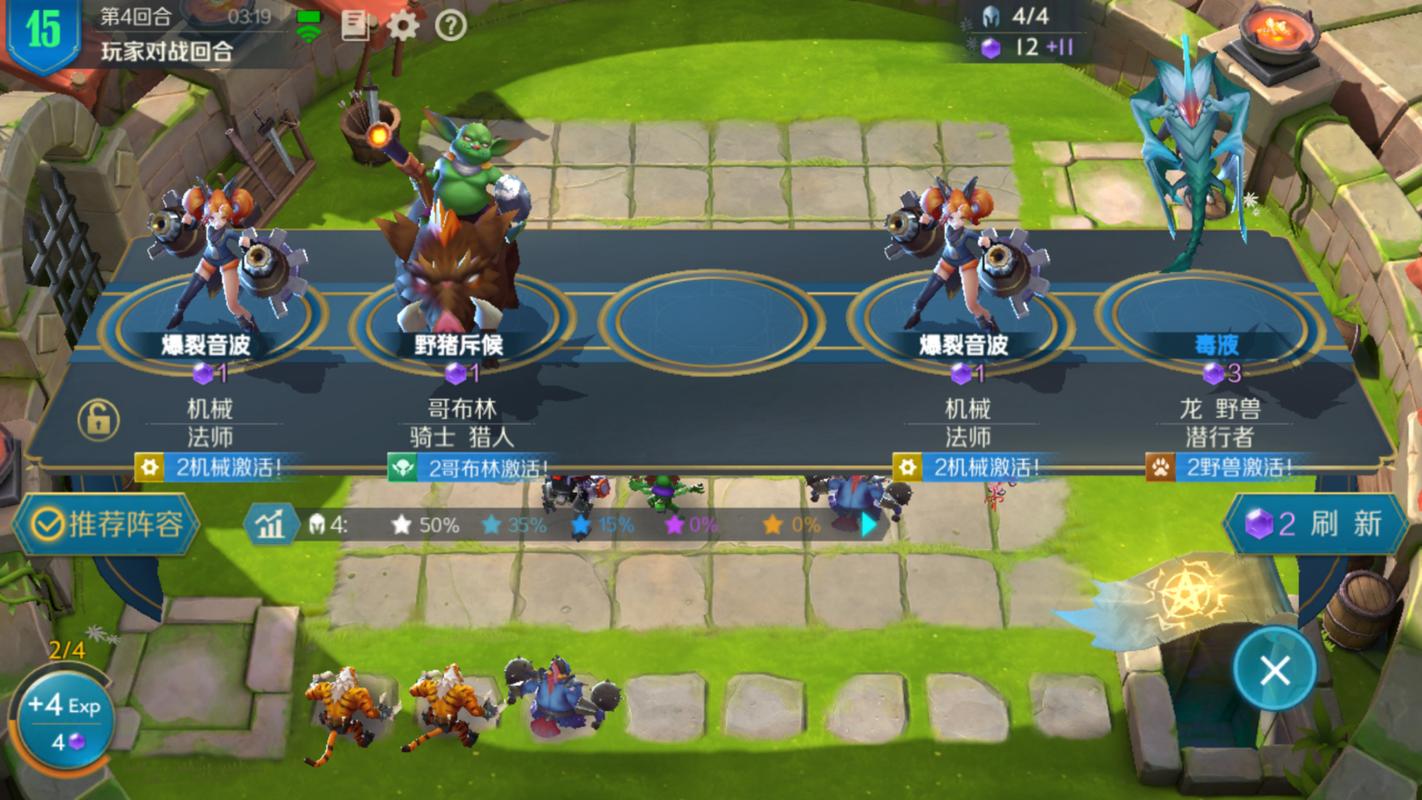This screenshot has height=800, width=1422.
Task: Close the shop panel with the X button
Action: (1274, 670)
